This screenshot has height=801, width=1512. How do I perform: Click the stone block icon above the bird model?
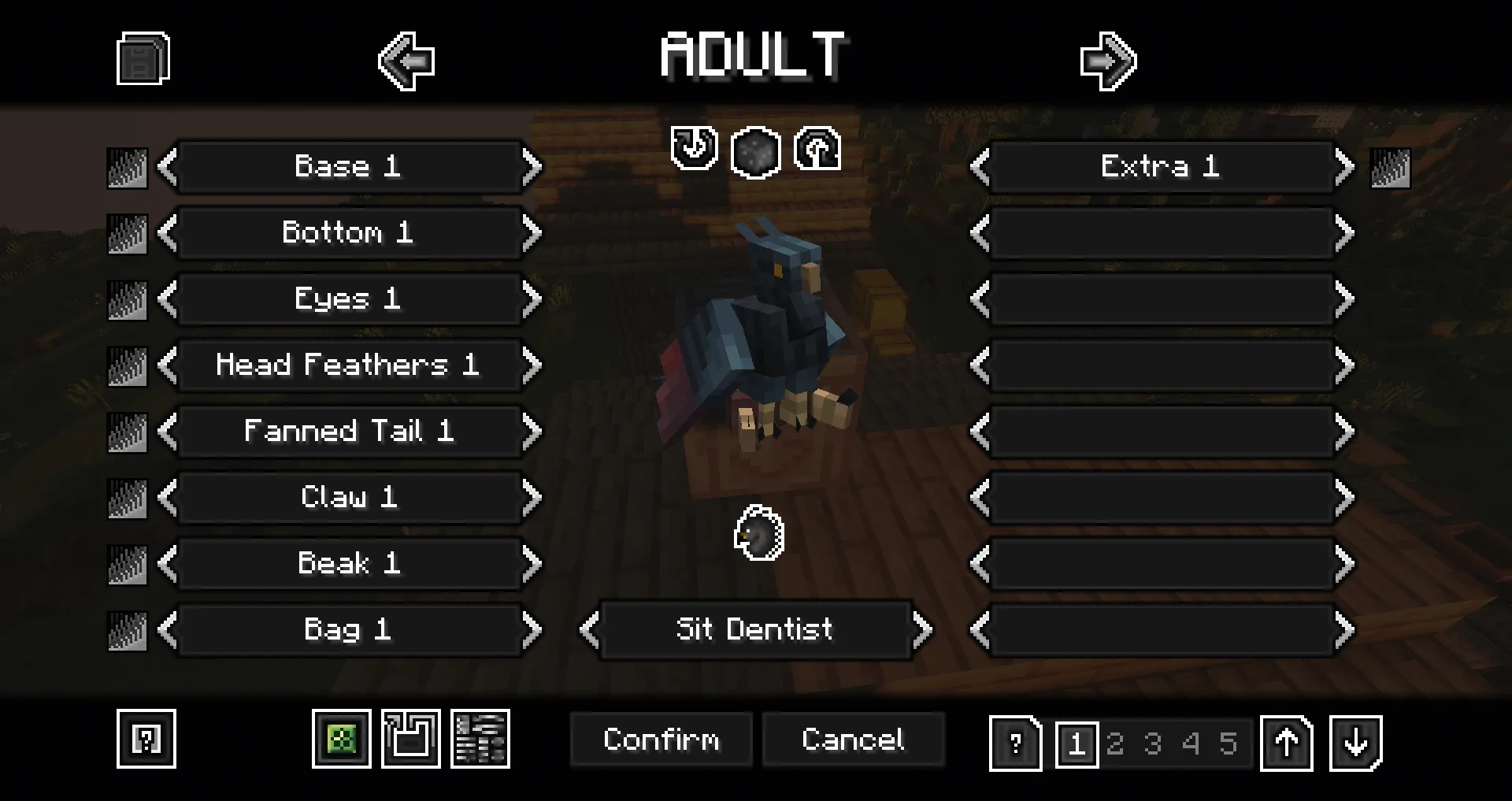(x=754, y=153)
